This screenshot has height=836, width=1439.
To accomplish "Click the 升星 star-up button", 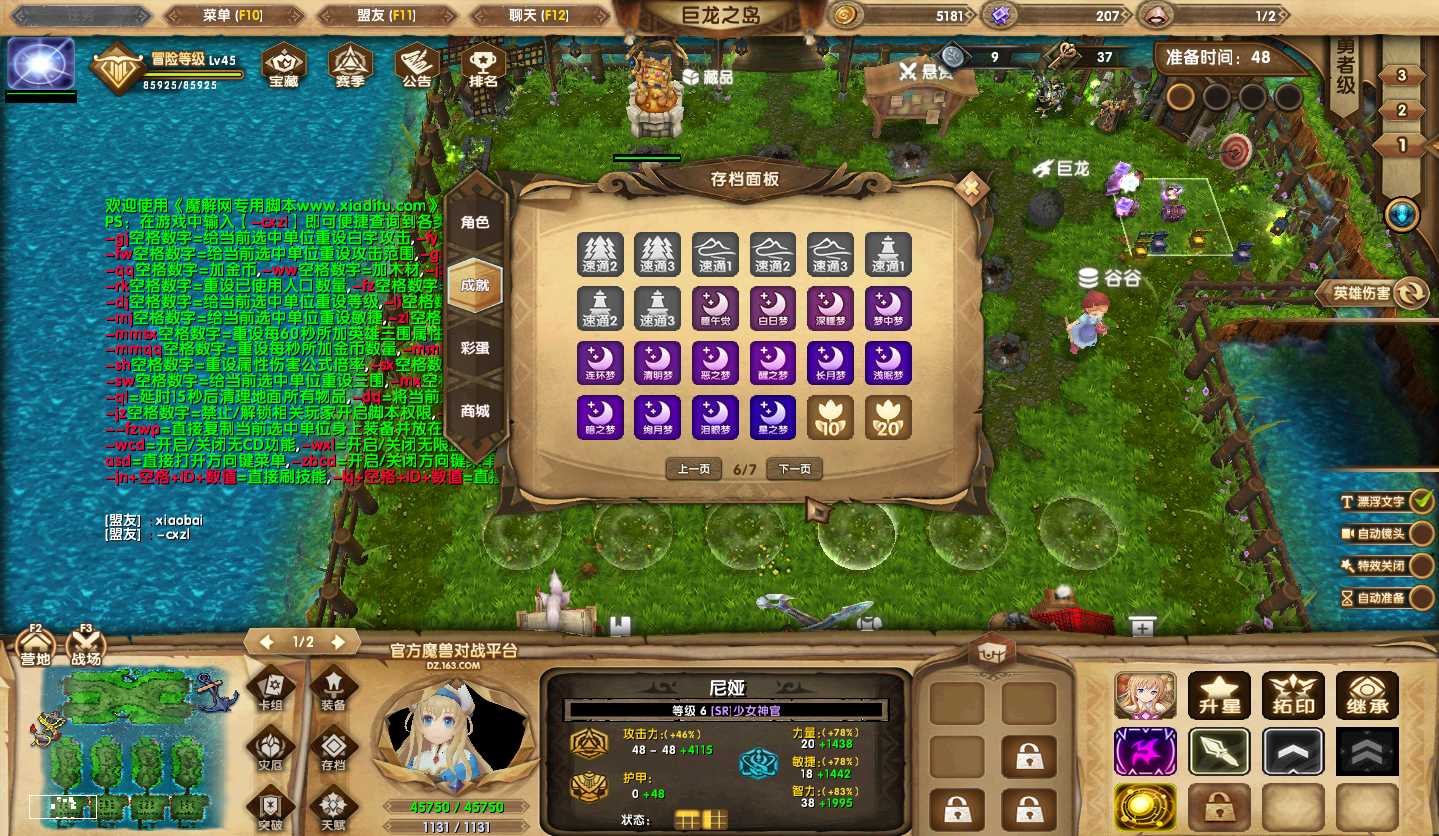I will [1219, 696].
